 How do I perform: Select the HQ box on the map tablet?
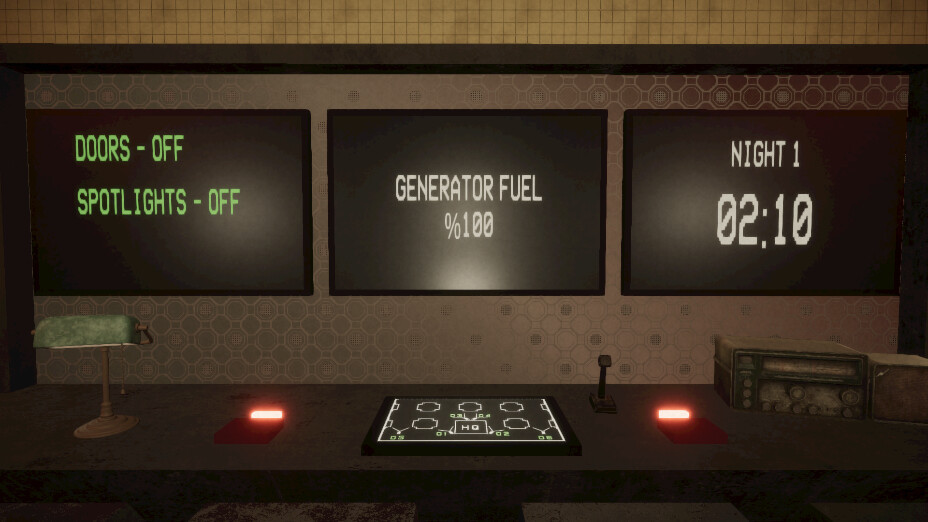(471, 427)
